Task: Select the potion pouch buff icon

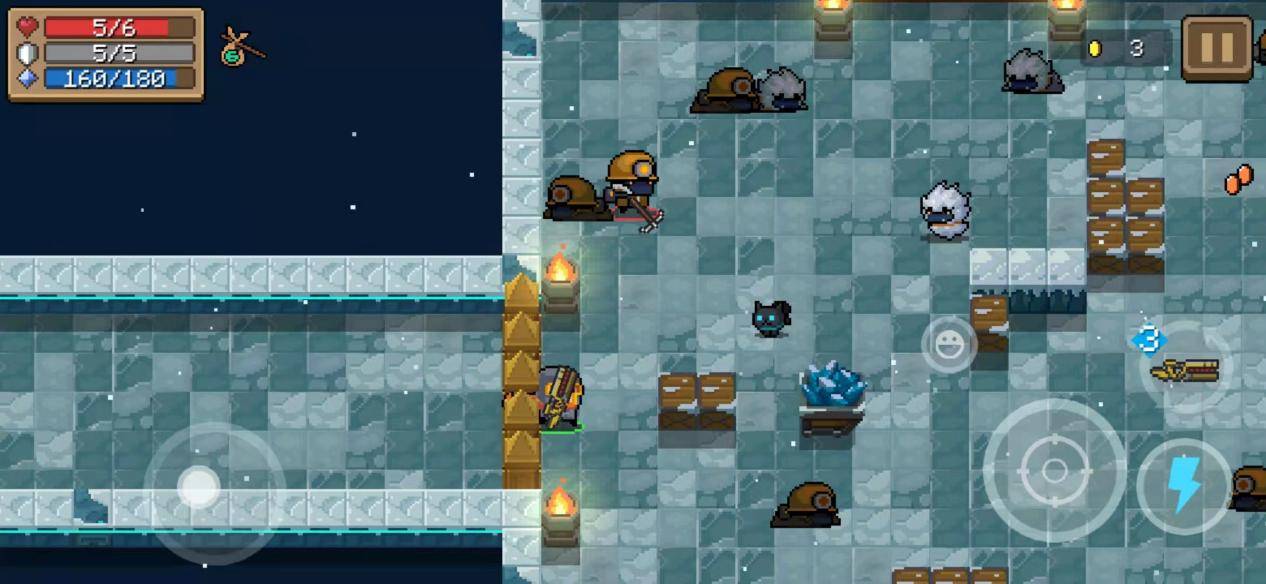Action: (x=238, y=47)
